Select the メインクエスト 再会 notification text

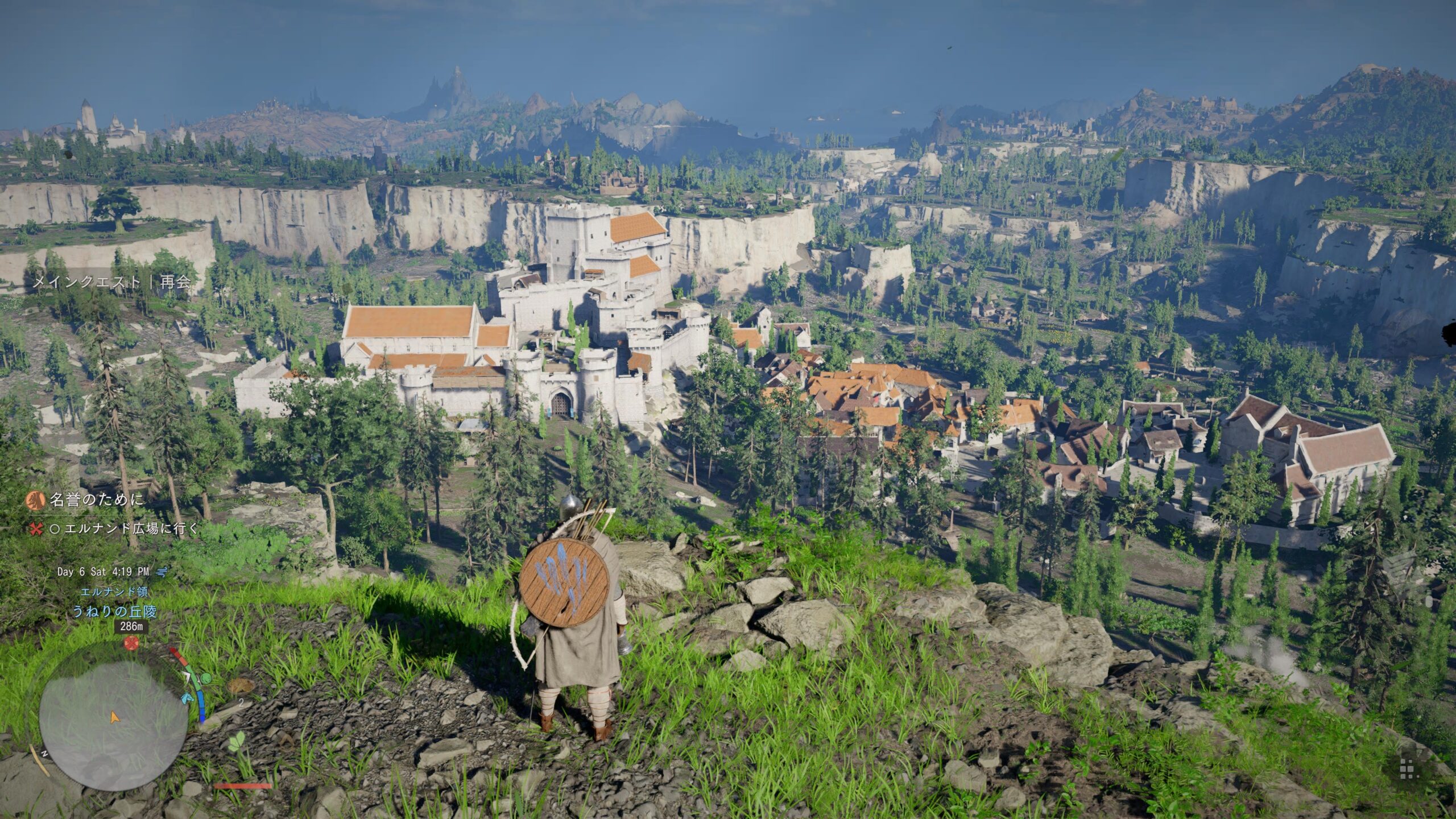tap(111, 282)
